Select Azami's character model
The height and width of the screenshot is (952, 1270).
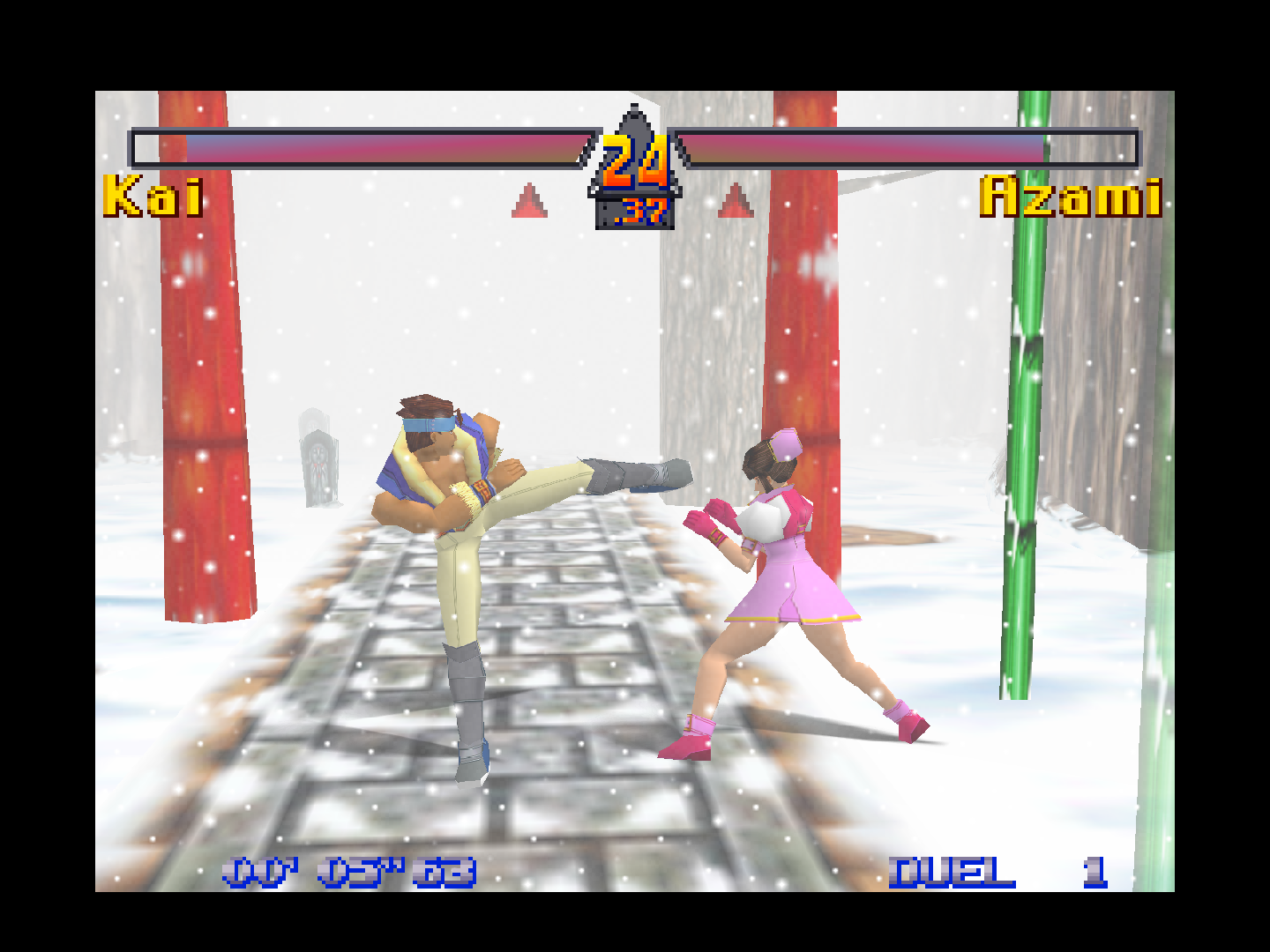pos(785,573)
